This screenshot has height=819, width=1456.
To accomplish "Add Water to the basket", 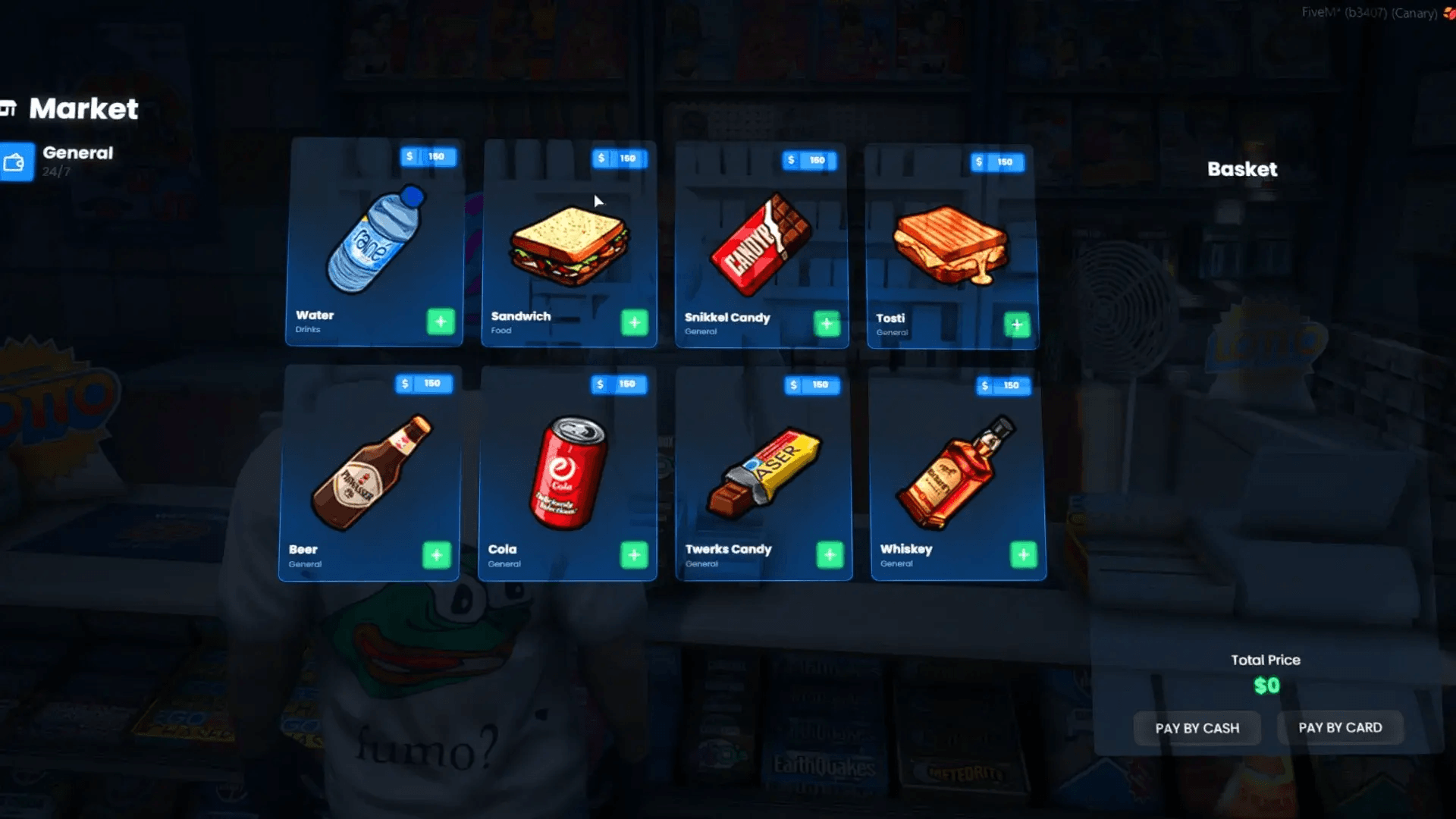I will (x=440, y=322).
